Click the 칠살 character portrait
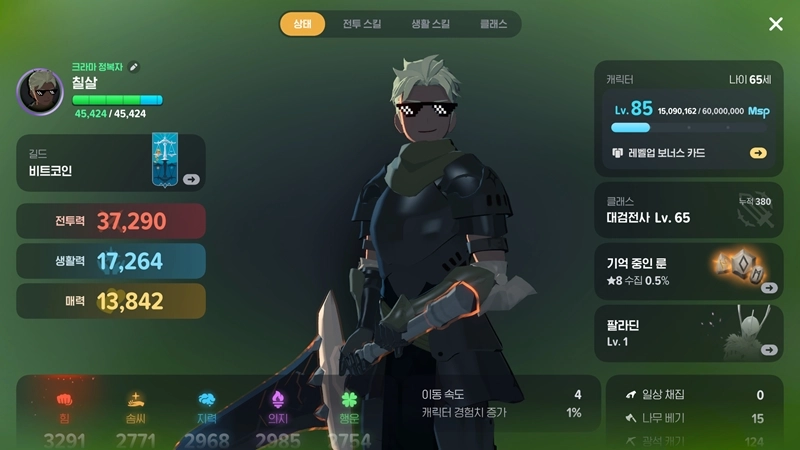This screenshot has height=450, width=800. pos(40,92)
